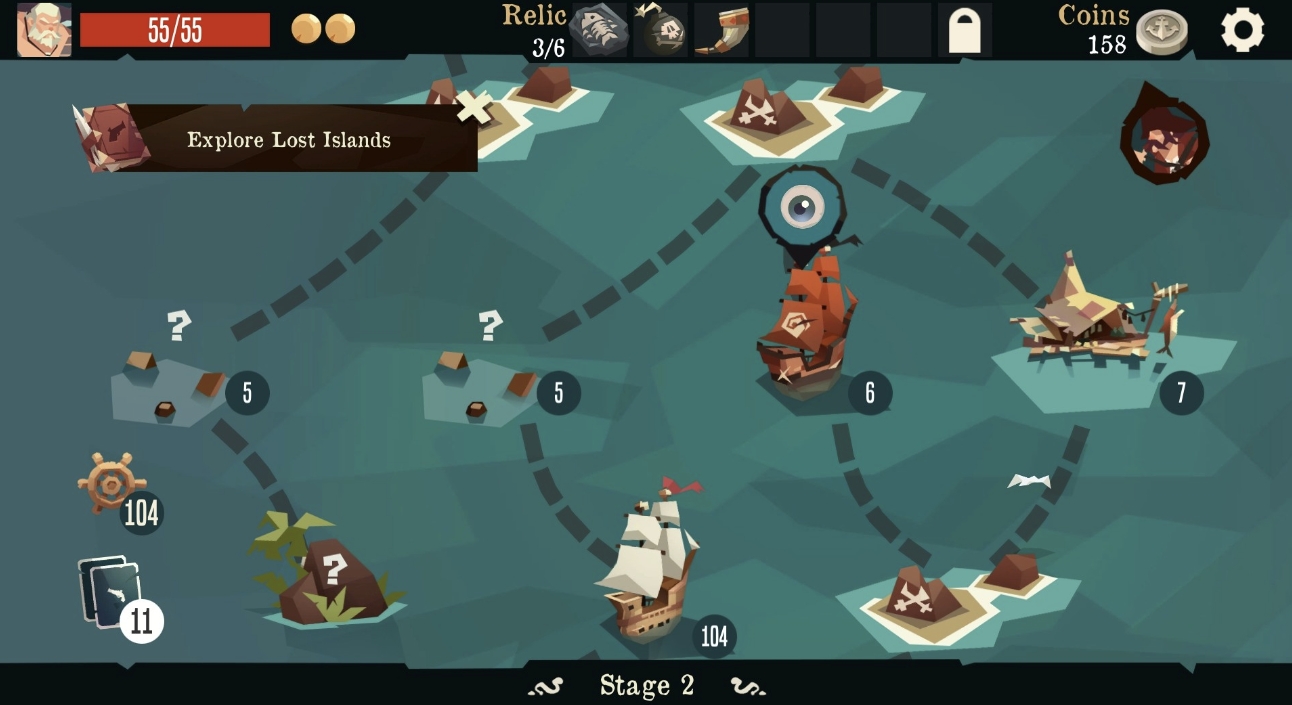This screenshot has width=1292, height=705.
Task: Open the settings gear menu
Action: [1242, 31]
